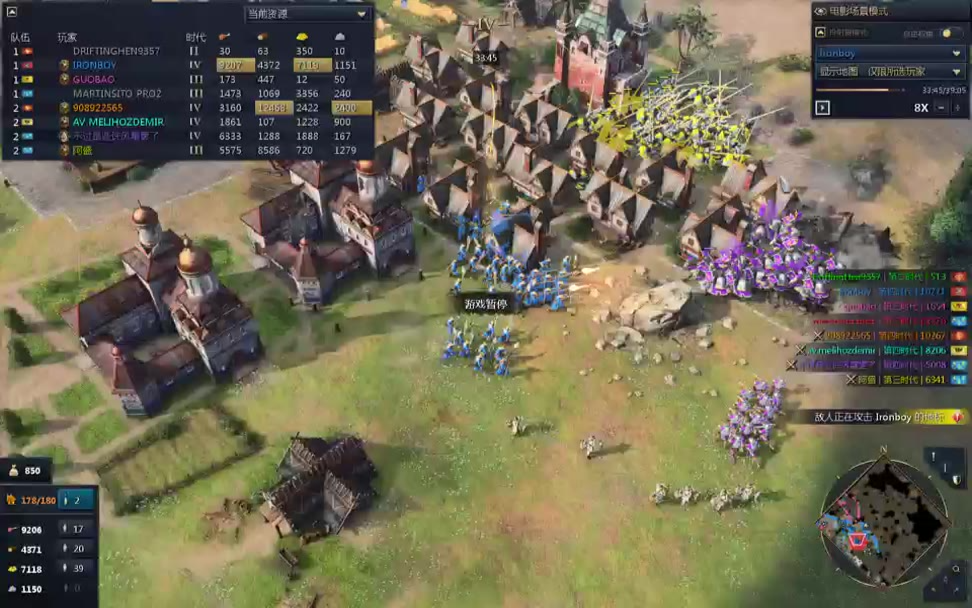Click the minimap to move the camera

tap(883, 521)
